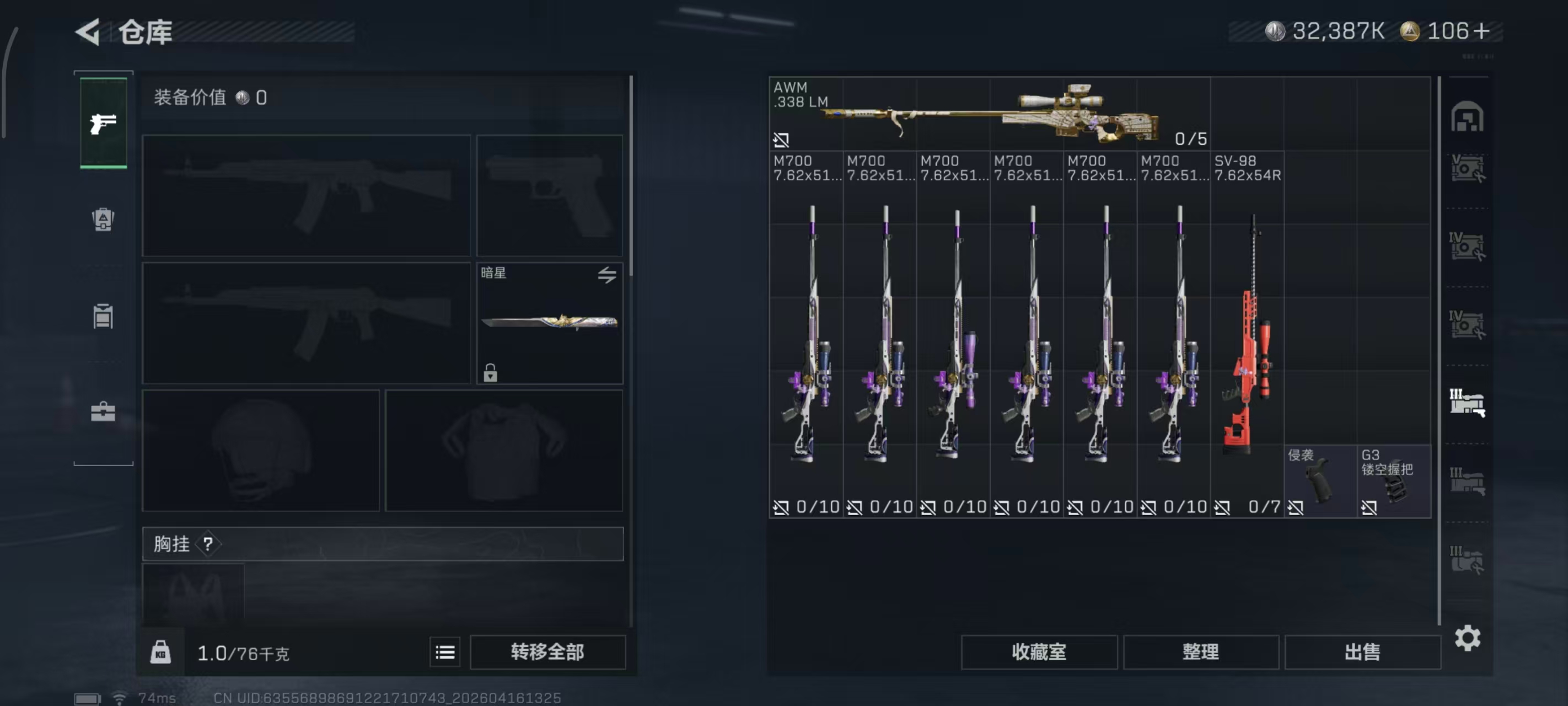Select the pistol loadout tab
Screen dimensions: 1568x706
pos(104,123)
